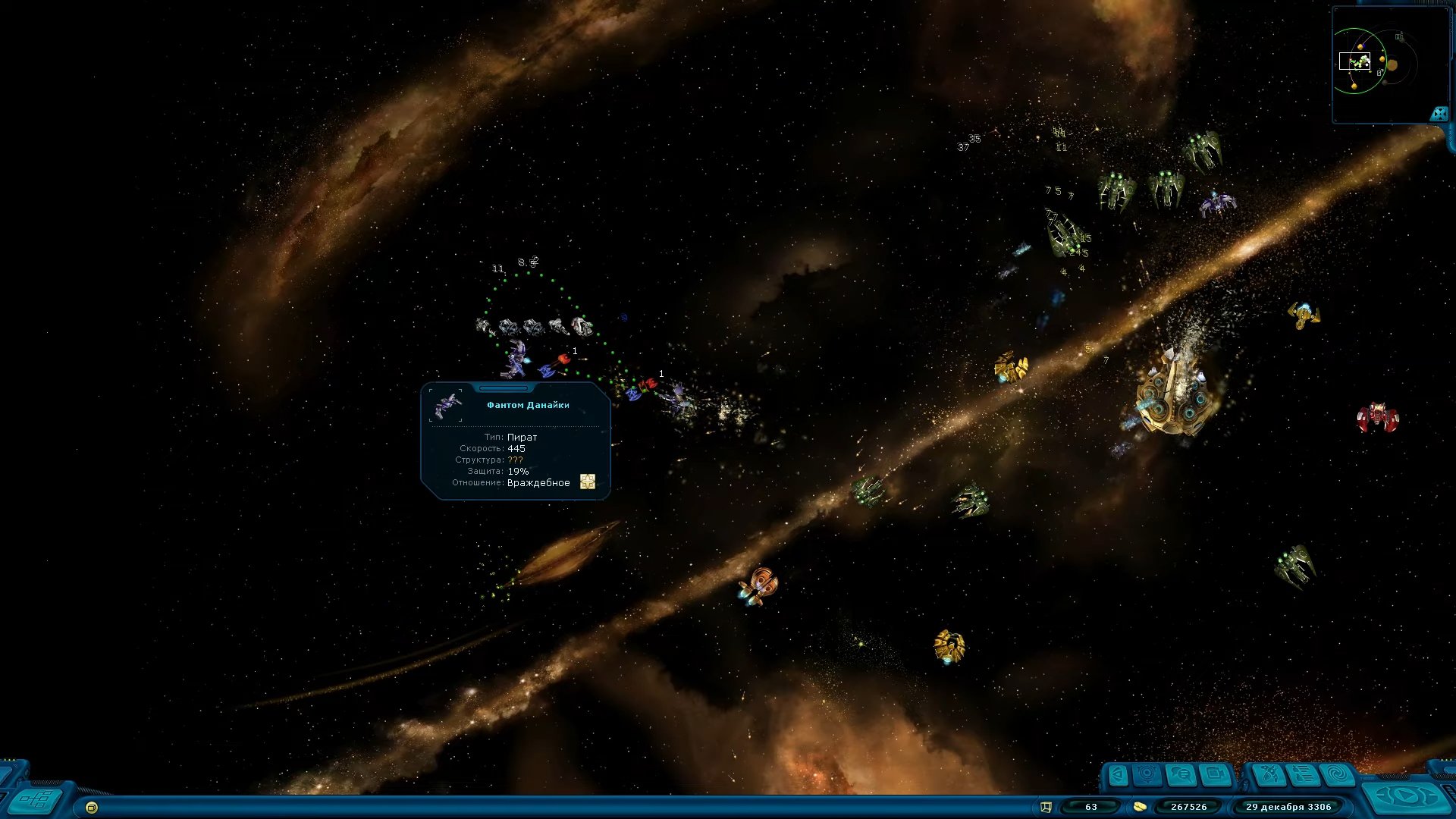Click the video camera button

point(1216,775)
